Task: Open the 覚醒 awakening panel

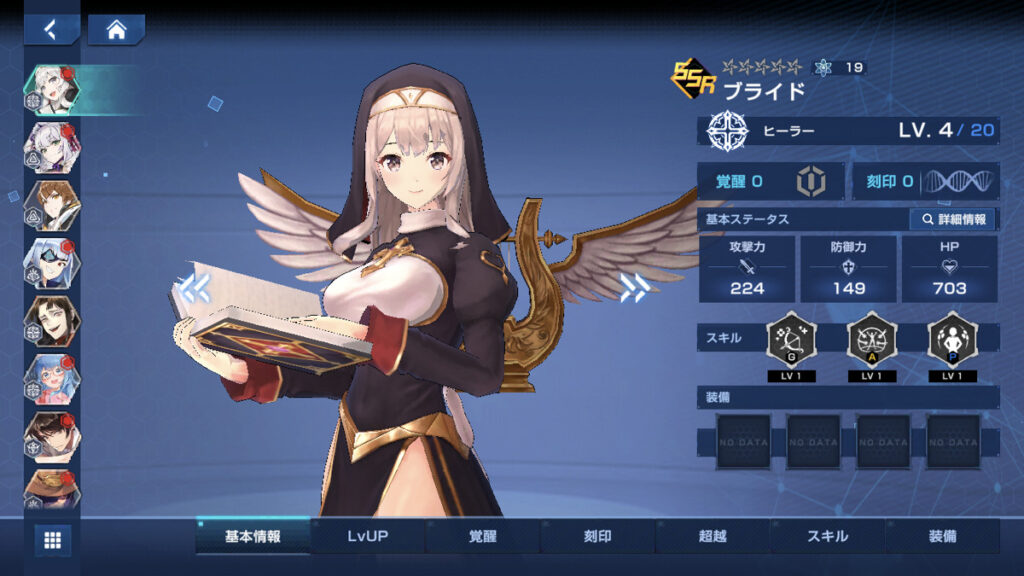Action: point(770,181)
